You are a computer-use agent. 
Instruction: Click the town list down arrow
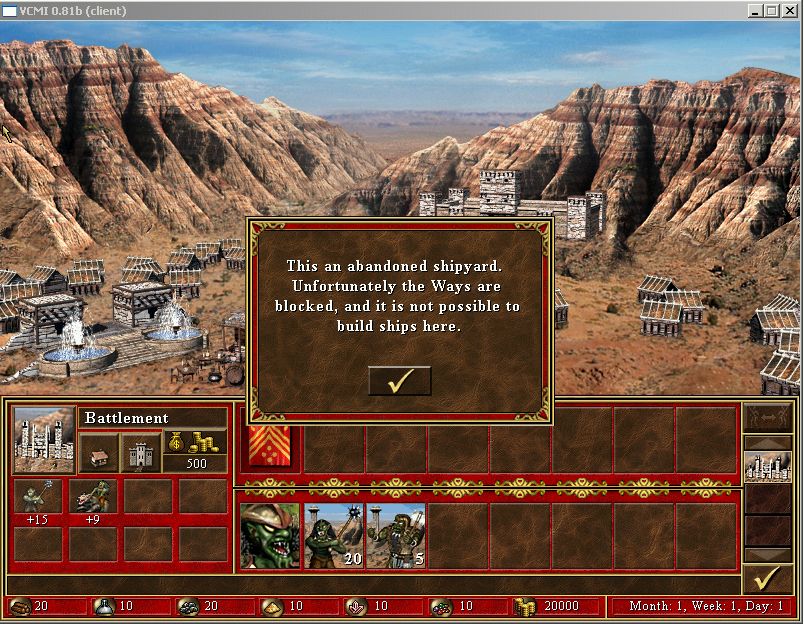pos(766,555)
